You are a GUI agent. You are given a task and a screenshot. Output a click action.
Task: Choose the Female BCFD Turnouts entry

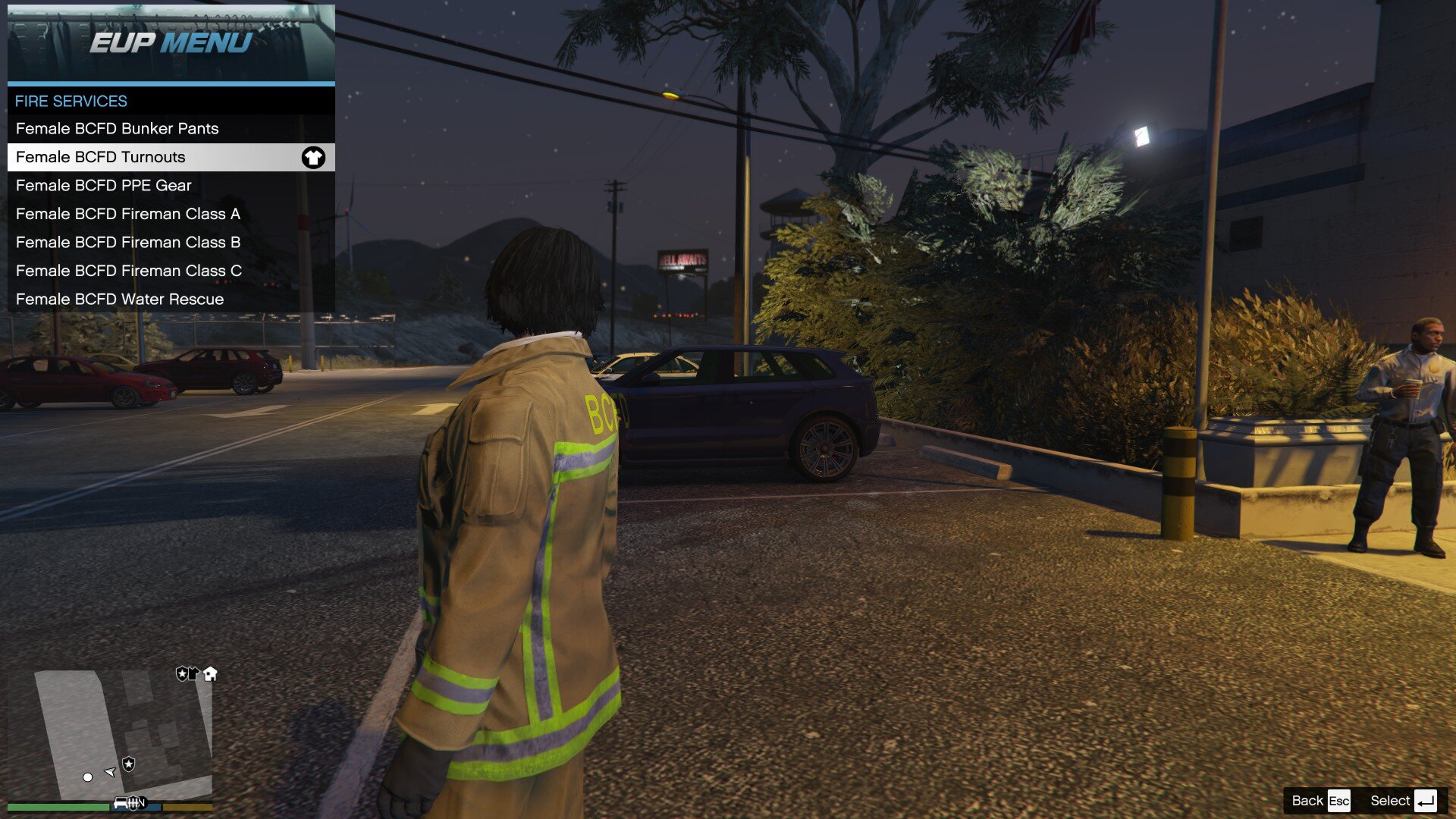101,157
